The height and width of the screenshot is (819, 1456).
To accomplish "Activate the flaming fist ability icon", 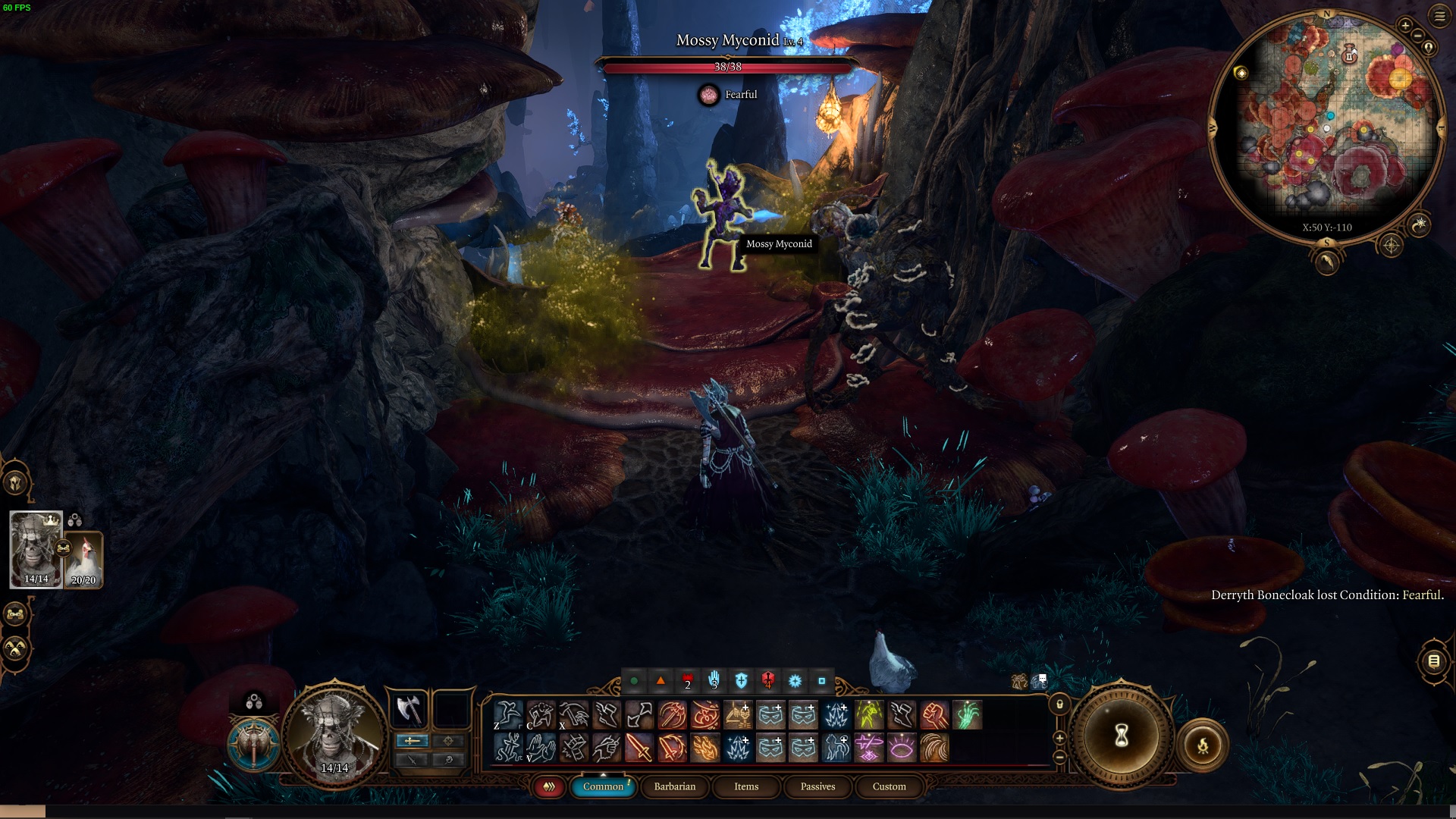I will [934, 715].
